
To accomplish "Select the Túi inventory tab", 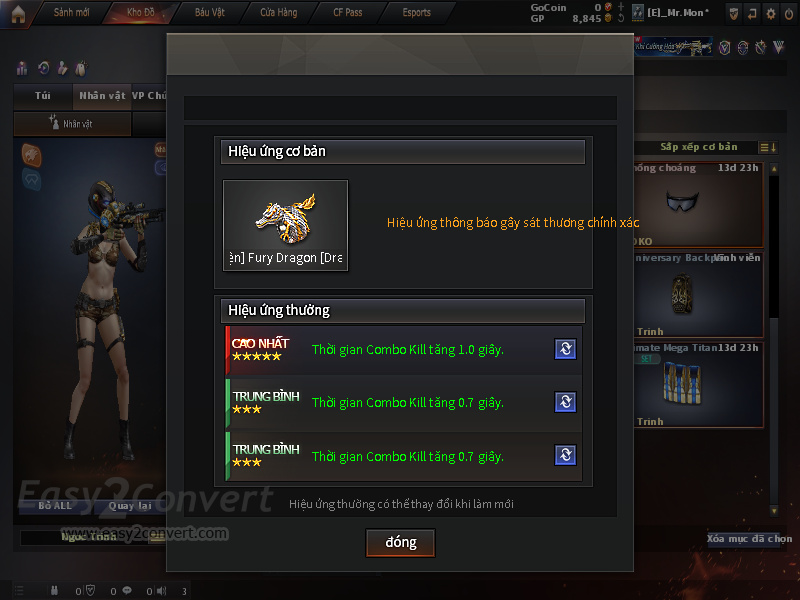I will [42, 96].
